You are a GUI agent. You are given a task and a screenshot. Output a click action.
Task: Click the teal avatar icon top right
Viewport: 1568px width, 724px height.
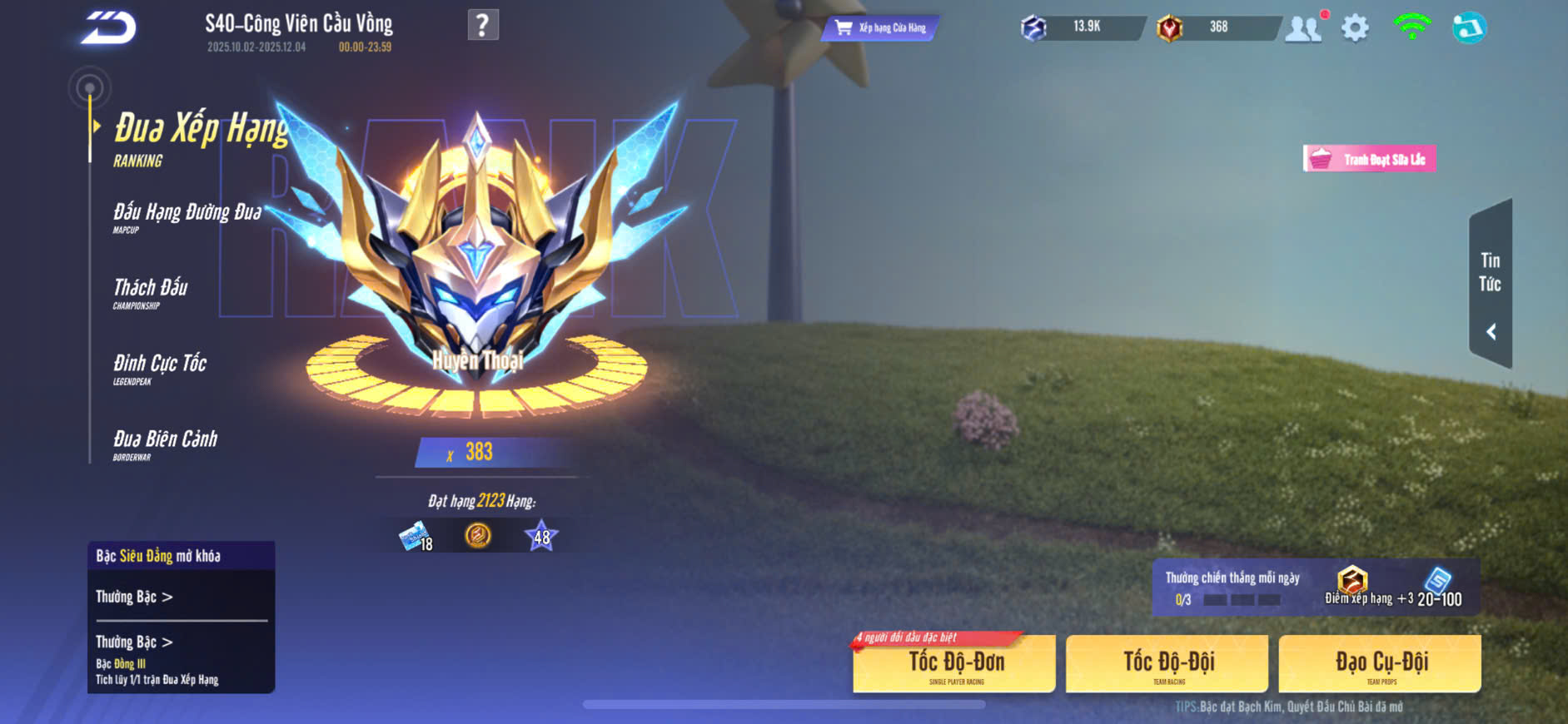click(x=1469, y=28)
